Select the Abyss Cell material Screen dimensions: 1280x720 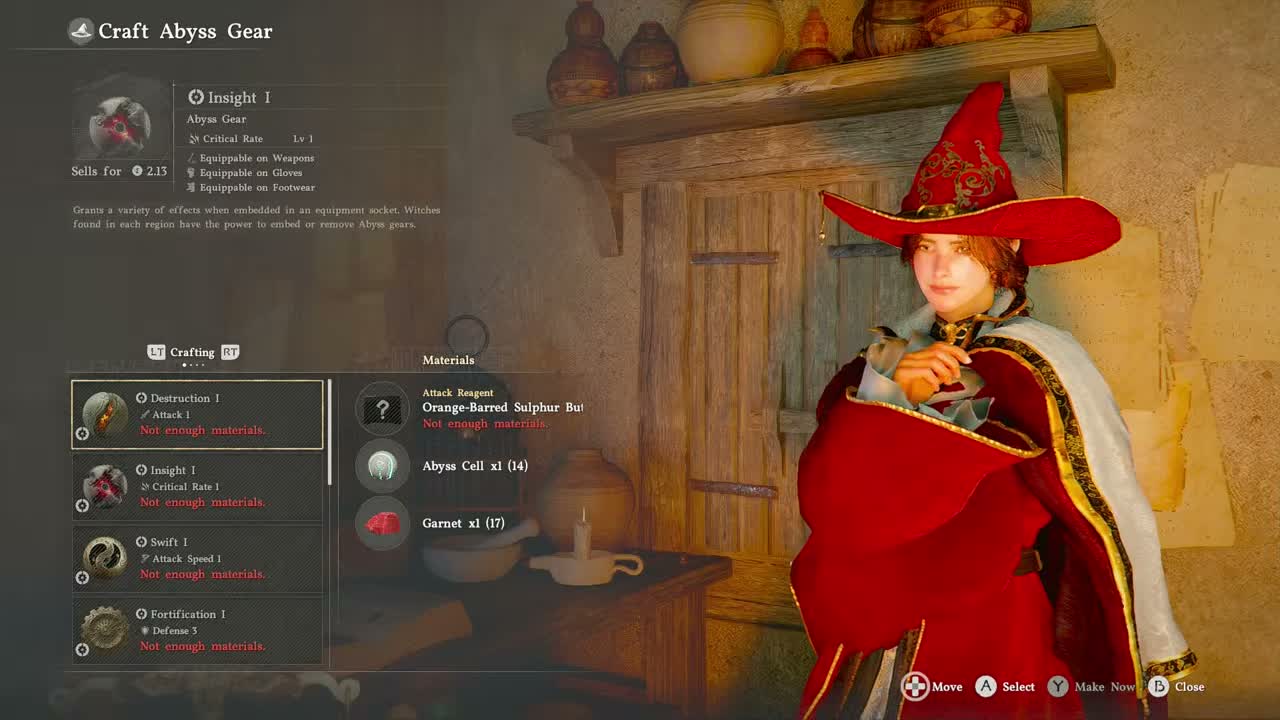pos(383,466)
